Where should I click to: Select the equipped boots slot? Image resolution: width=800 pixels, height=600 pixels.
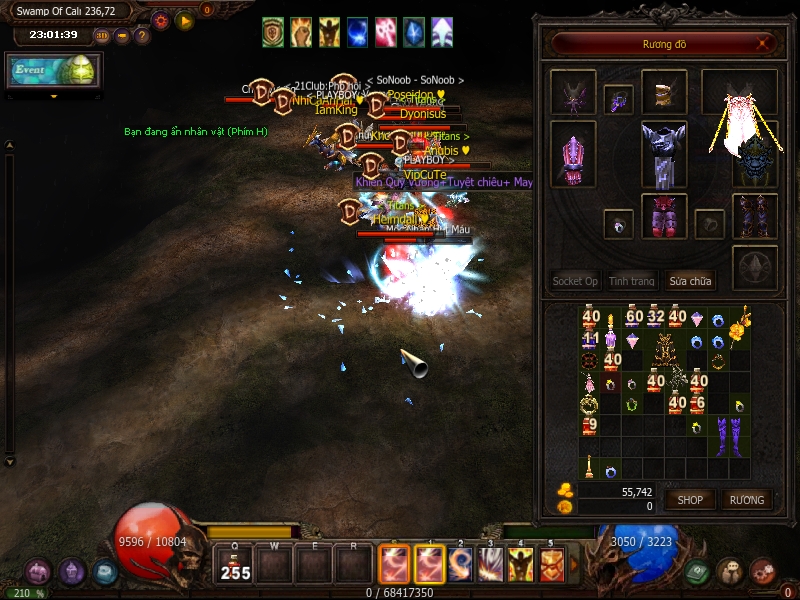coord(754,215)
